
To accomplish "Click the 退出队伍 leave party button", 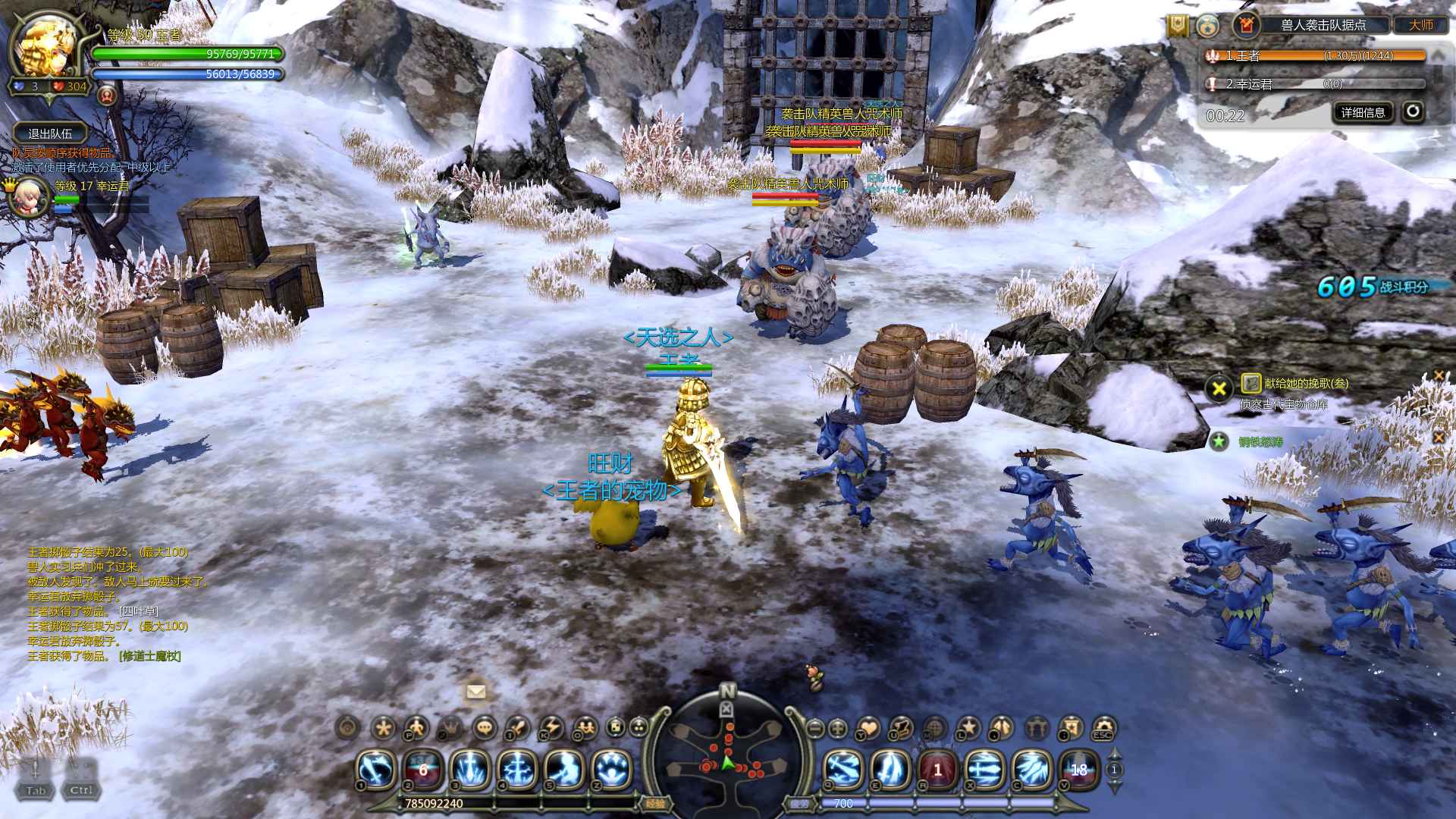I will point(50,133).
